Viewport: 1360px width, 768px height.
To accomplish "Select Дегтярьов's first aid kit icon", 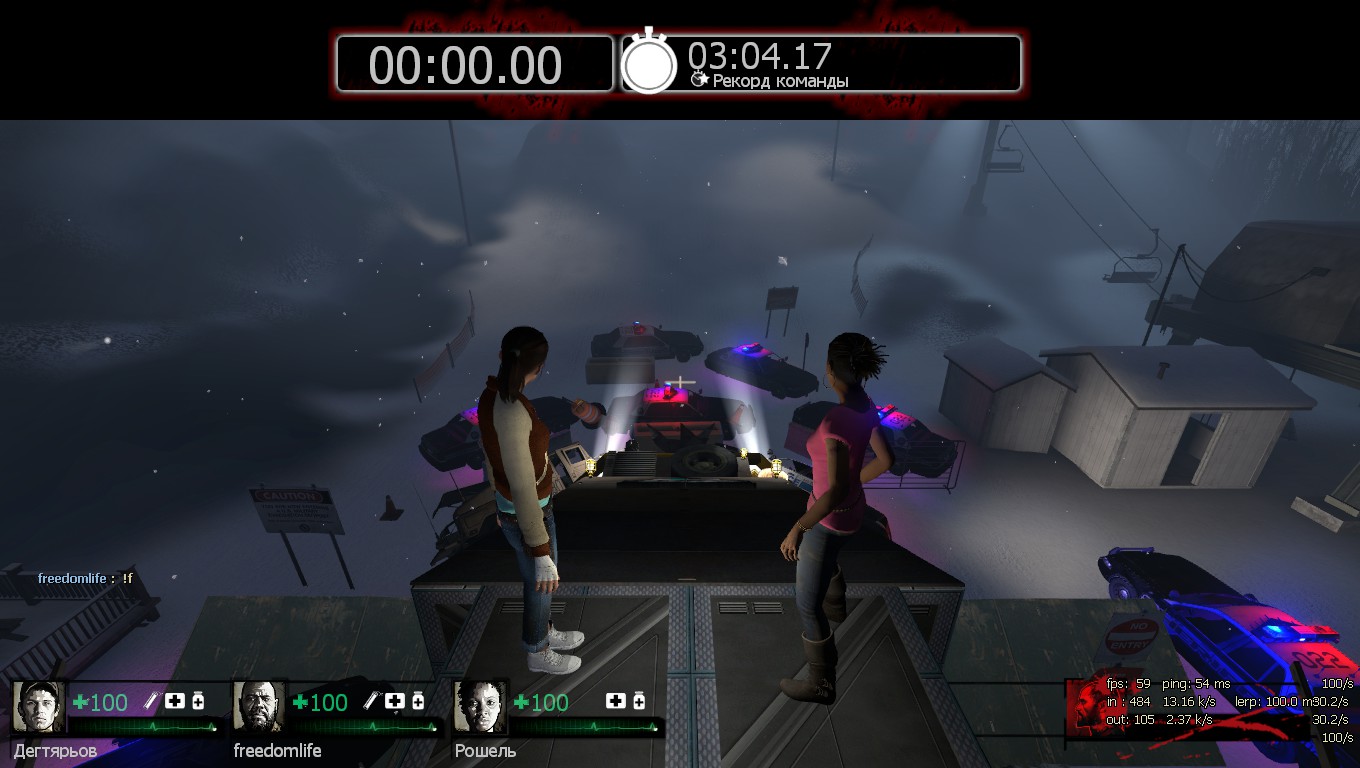I will click(x=175, y=701).
